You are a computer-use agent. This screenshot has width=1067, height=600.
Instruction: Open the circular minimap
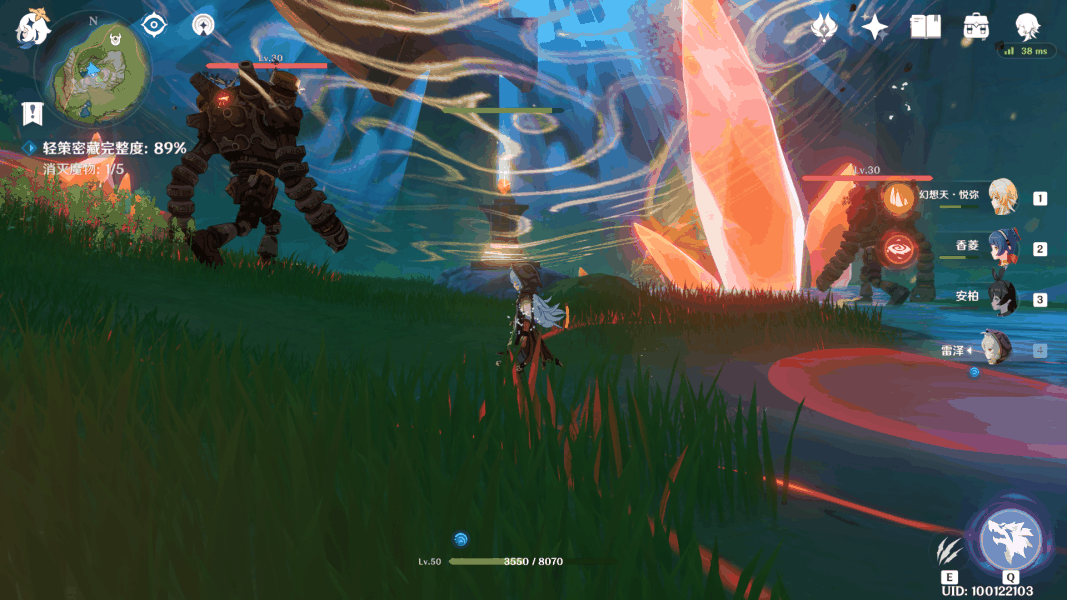pyautogui.click(x=92, y=70)
